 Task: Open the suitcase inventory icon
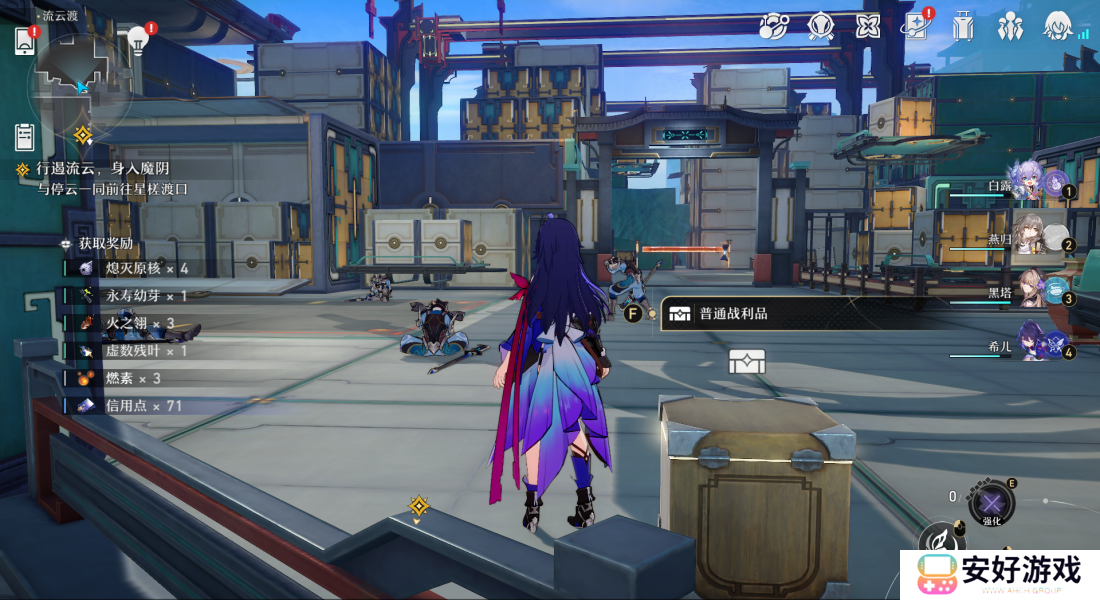(x=963, y=26)
